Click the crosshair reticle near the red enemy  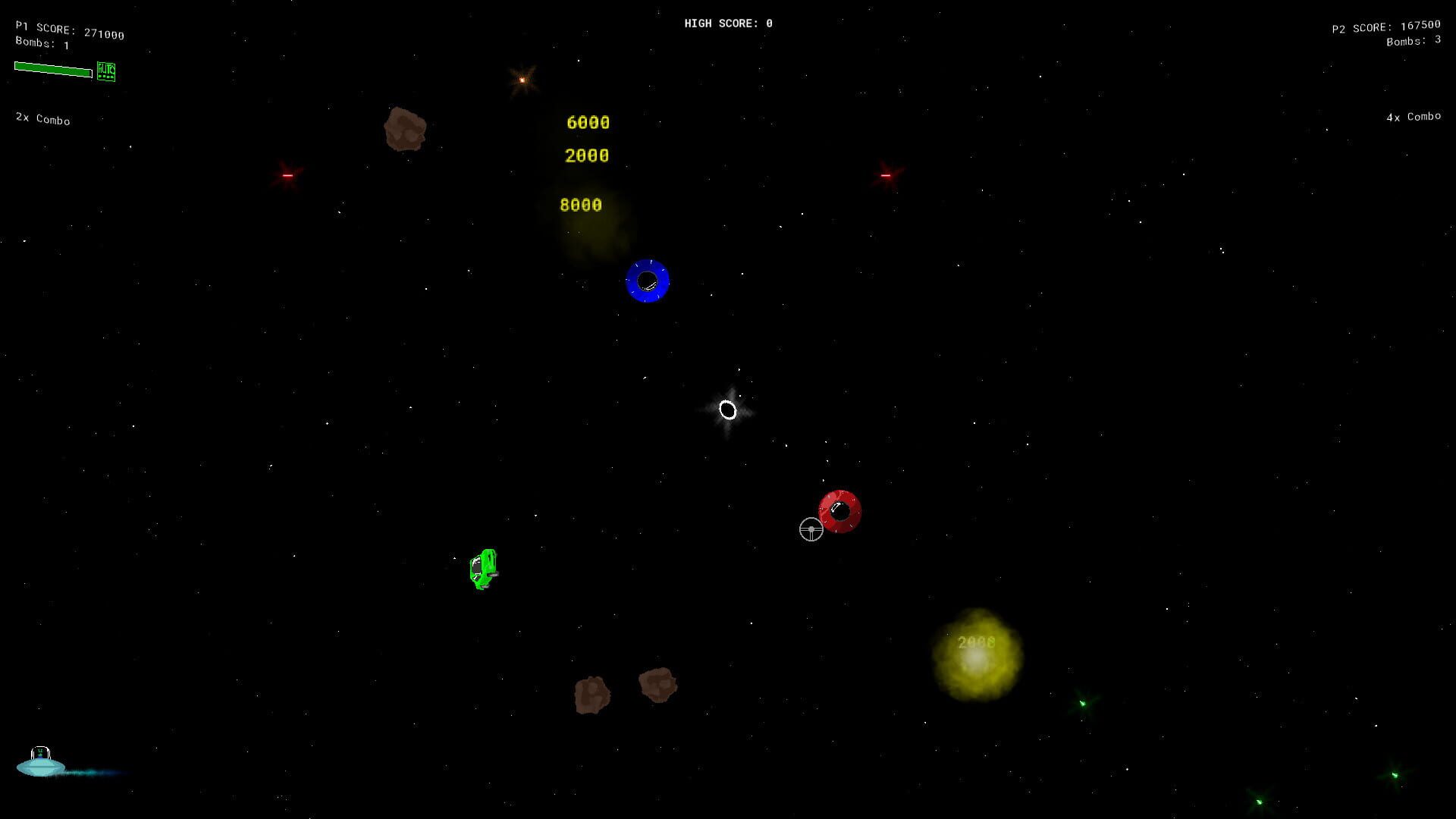pos(811,529)
